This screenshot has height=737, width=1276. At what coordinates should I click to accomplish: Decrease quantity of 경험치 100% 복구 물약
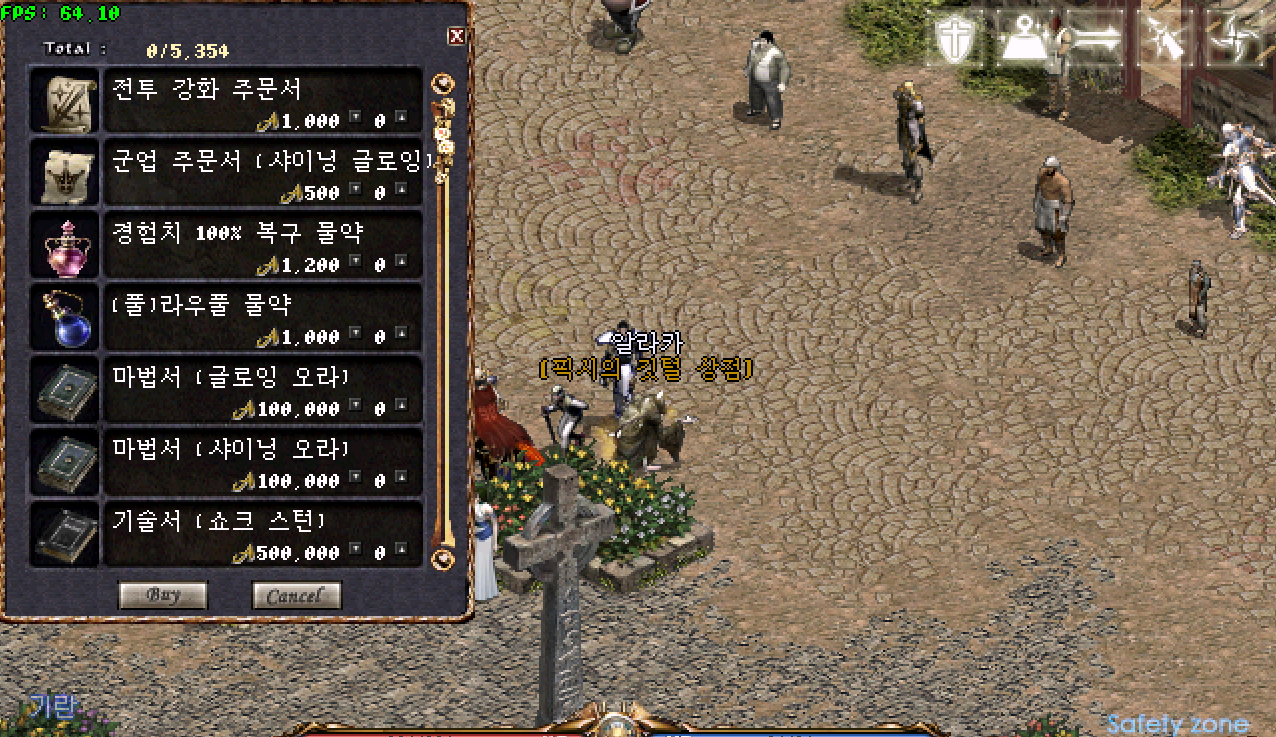click(356, 261)
